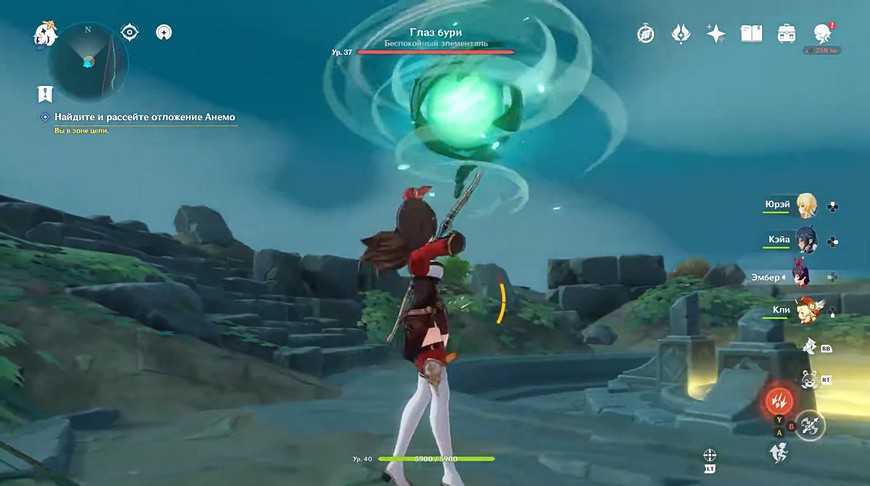Open the four-pointed star wish icon
The width and height of the screenshot is (870, 486).
[x=716, y=33]
